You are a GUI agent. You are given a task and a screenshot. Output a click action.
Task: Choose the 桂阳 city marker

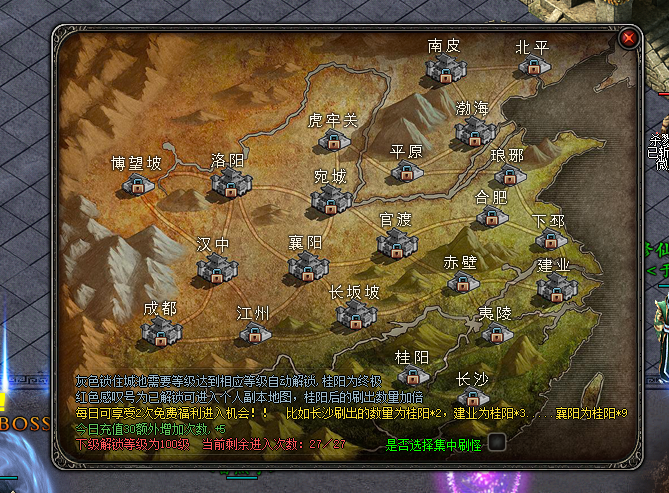click(x=412, y=376)
